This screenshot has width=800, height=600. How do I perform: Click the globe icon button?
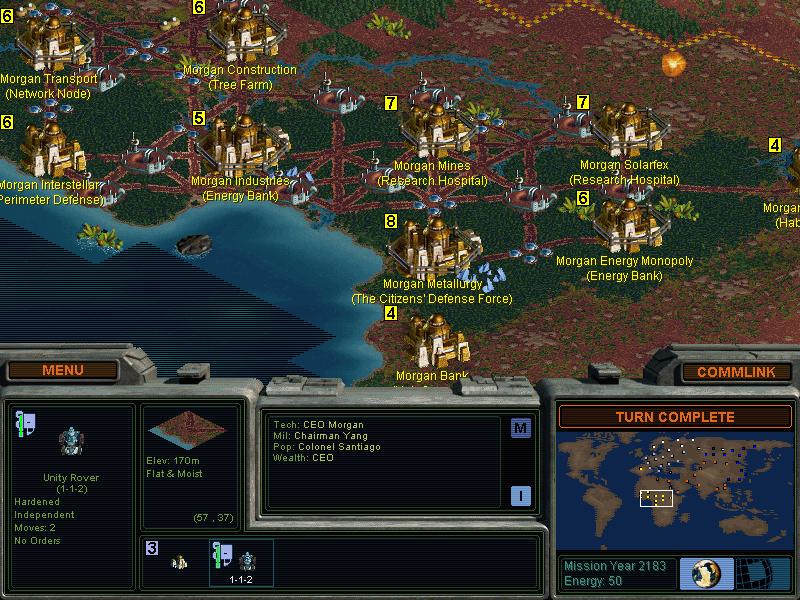coord(706,573)
